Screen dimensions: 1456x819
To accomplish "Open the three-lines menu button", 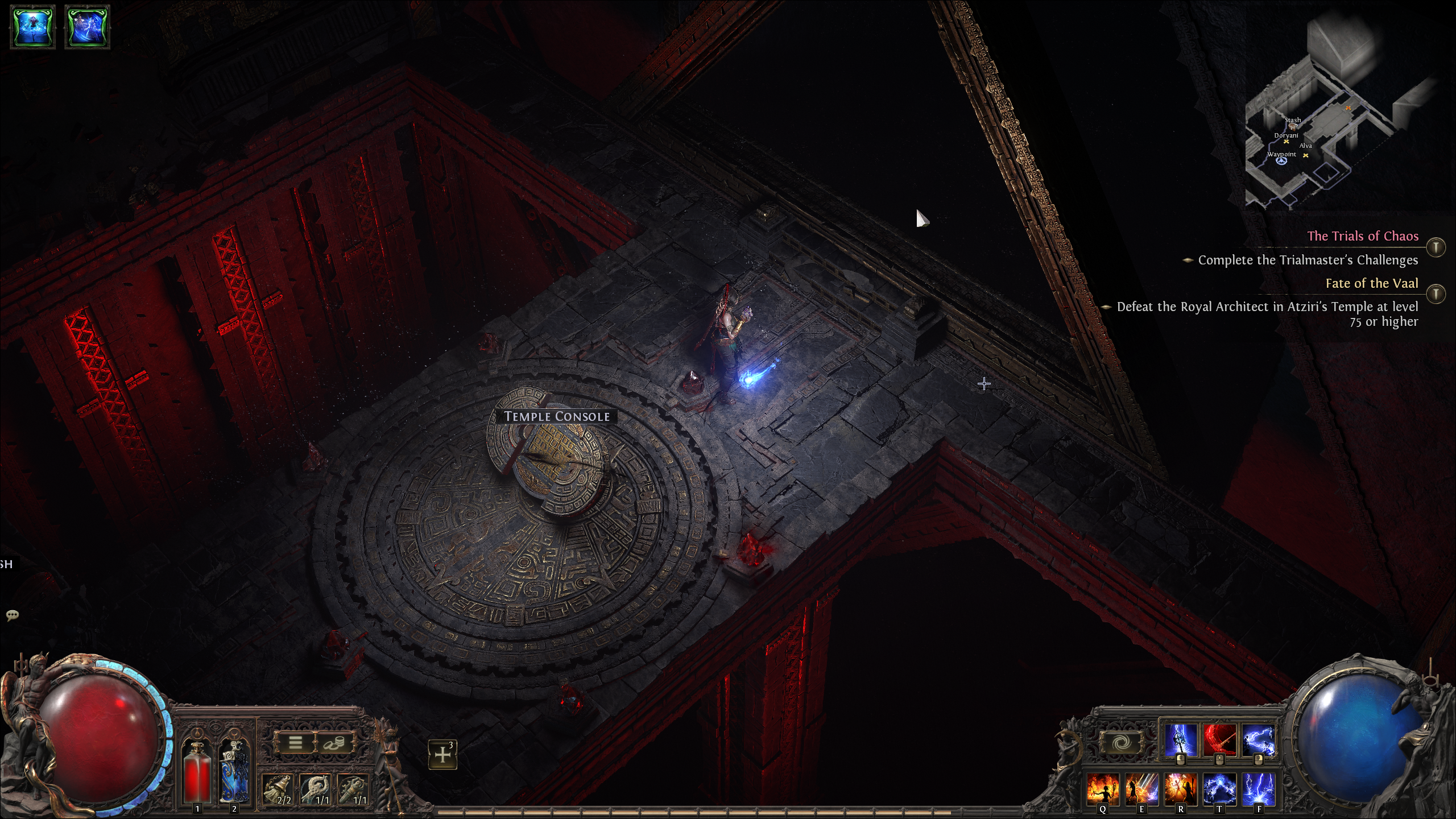I will tap(295, 743).
